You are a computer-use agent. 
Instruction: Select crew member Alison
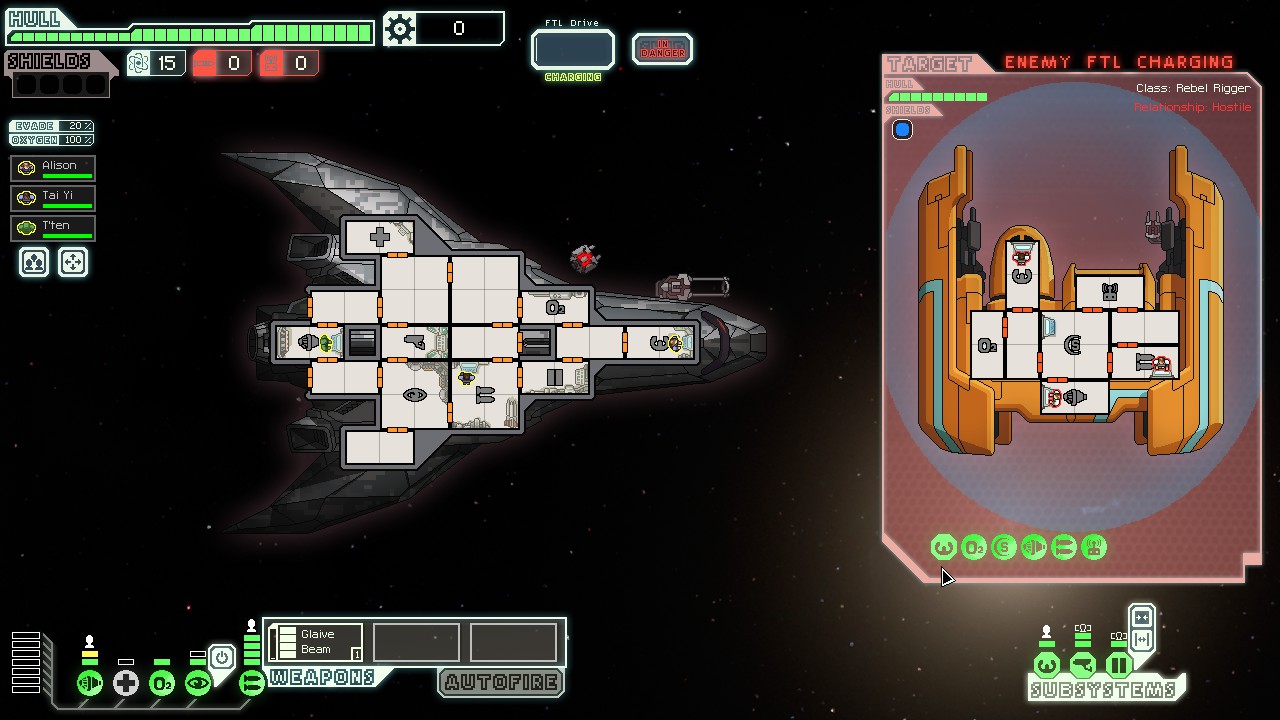pos(53,167)
